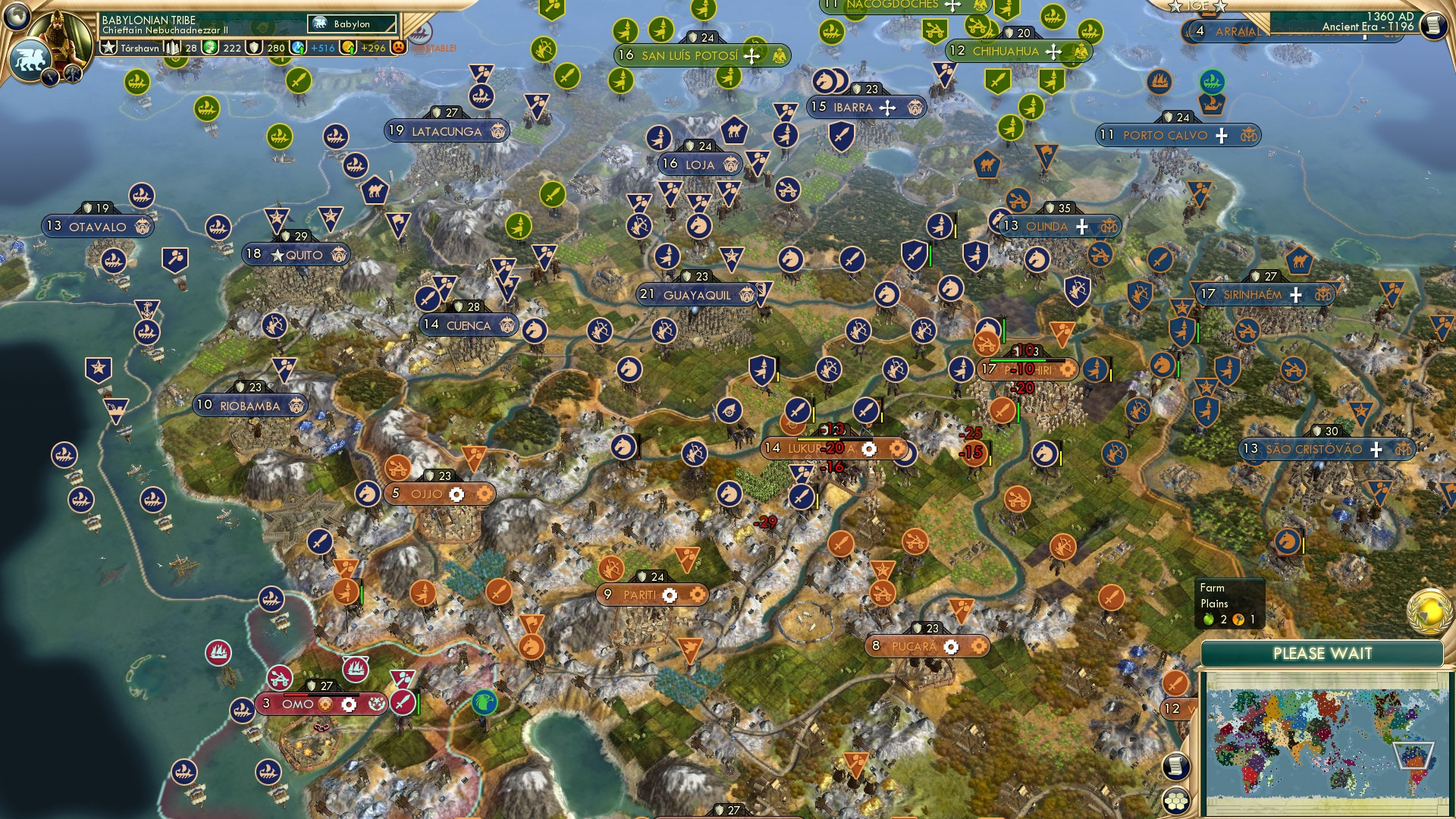Click the Tórshavn capital name

[140, 47]
